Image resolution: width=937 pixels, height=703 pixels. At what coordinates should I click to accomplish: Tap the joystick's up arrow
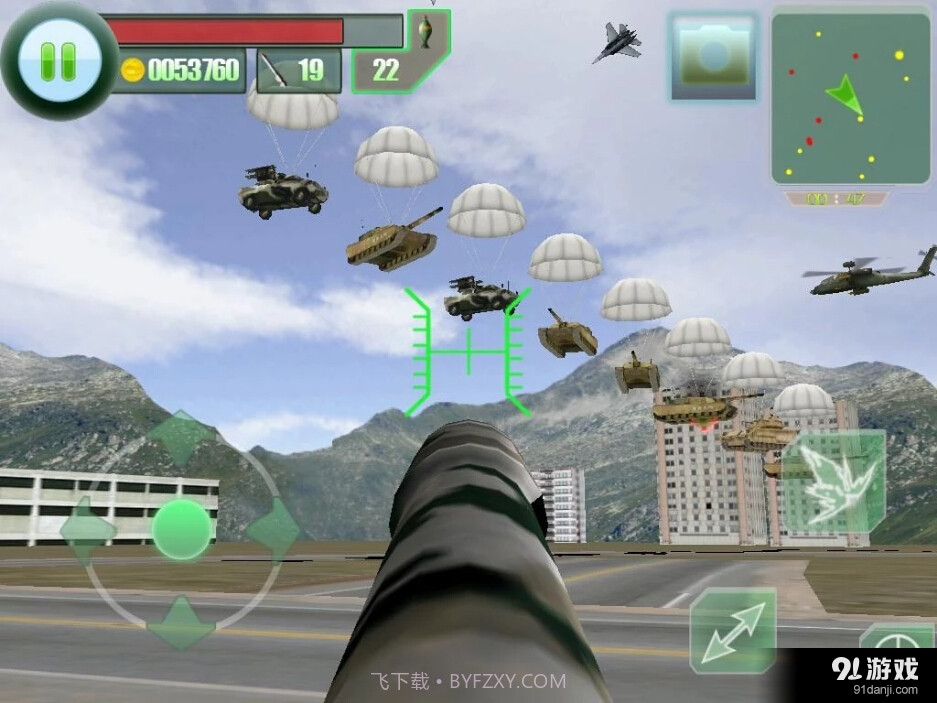coord(181,434)
